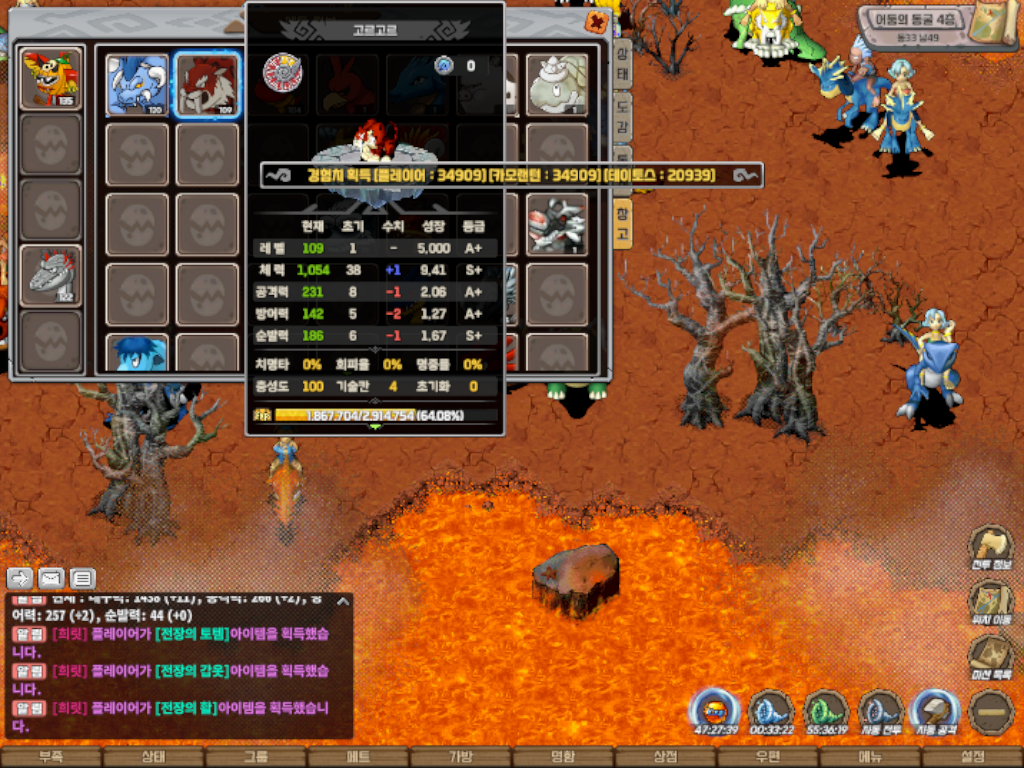Click the envelope icon above the chat
This screenshot has height=768, width=1024.
click(51, 578)
